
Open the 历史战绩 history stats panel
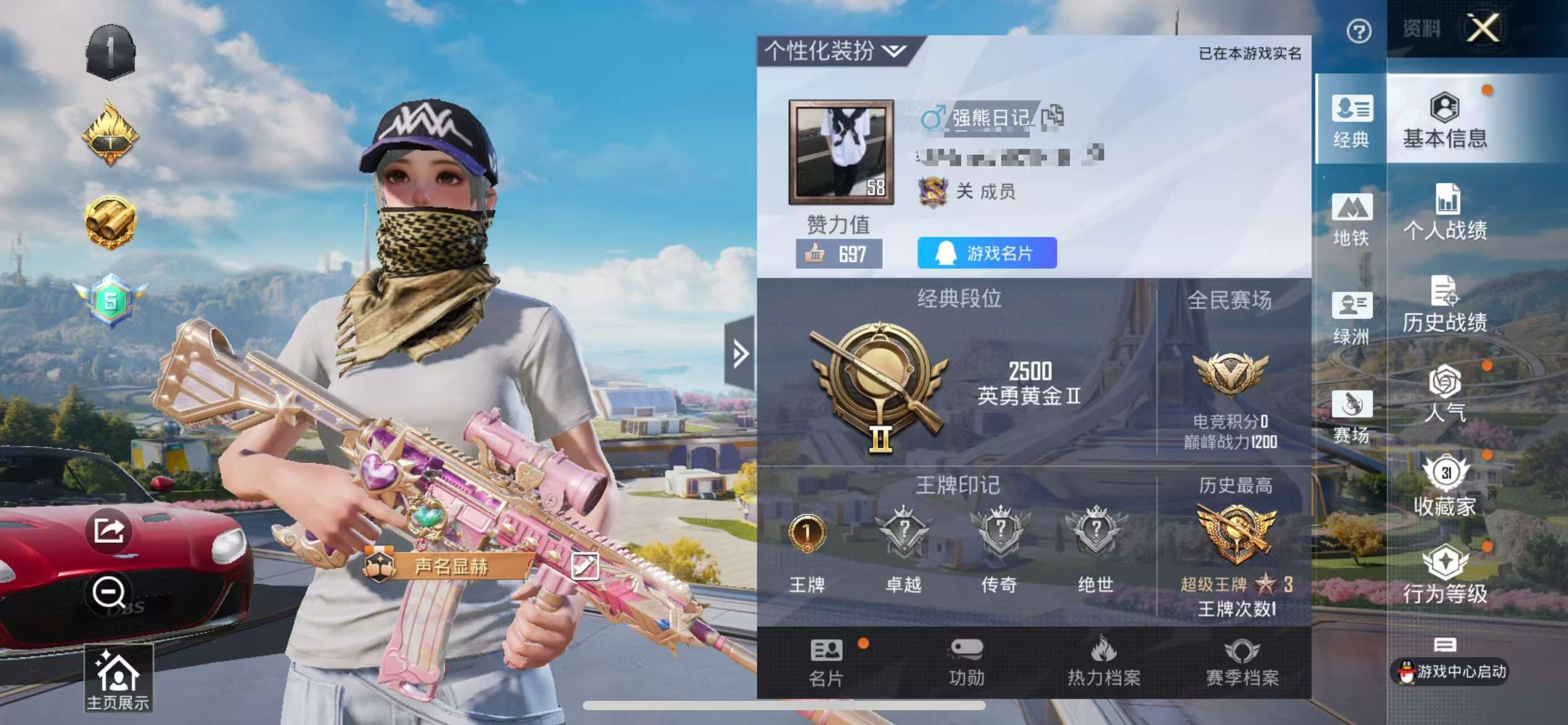[1447, 307]
